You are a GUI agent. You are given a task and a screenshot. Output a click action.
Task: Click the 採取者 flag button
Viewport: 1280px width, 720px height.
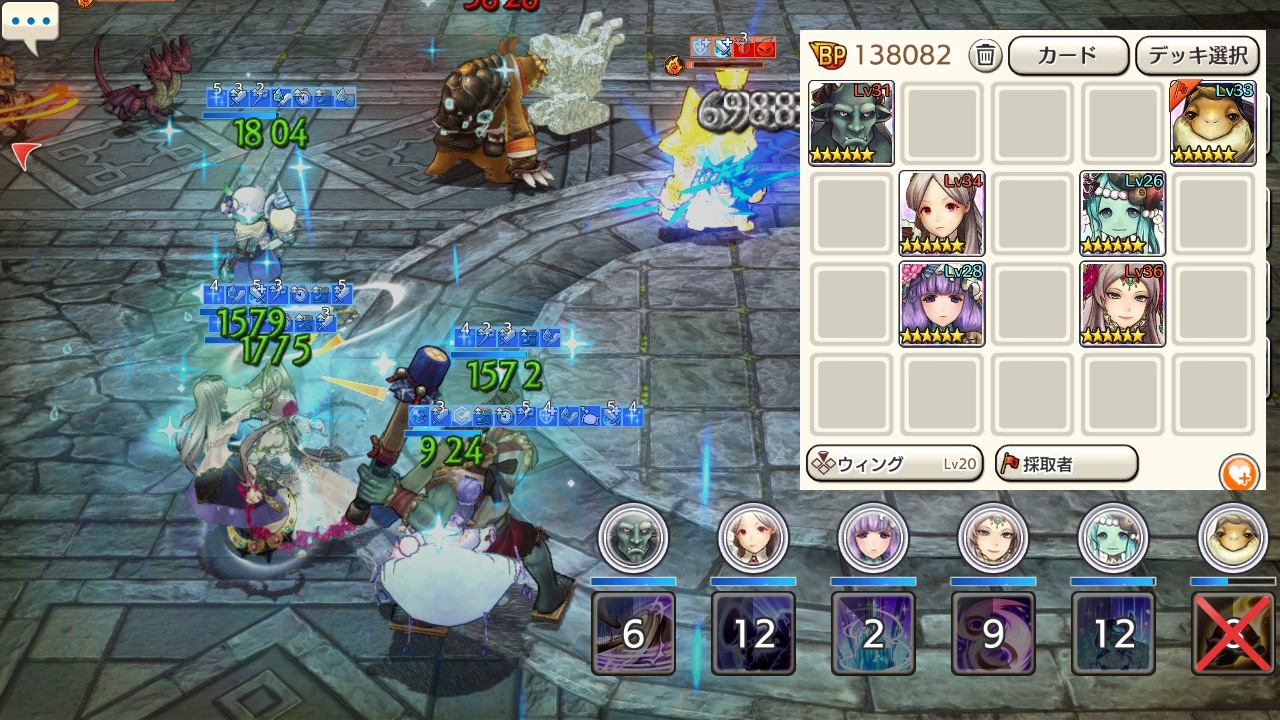(1066, 464)
